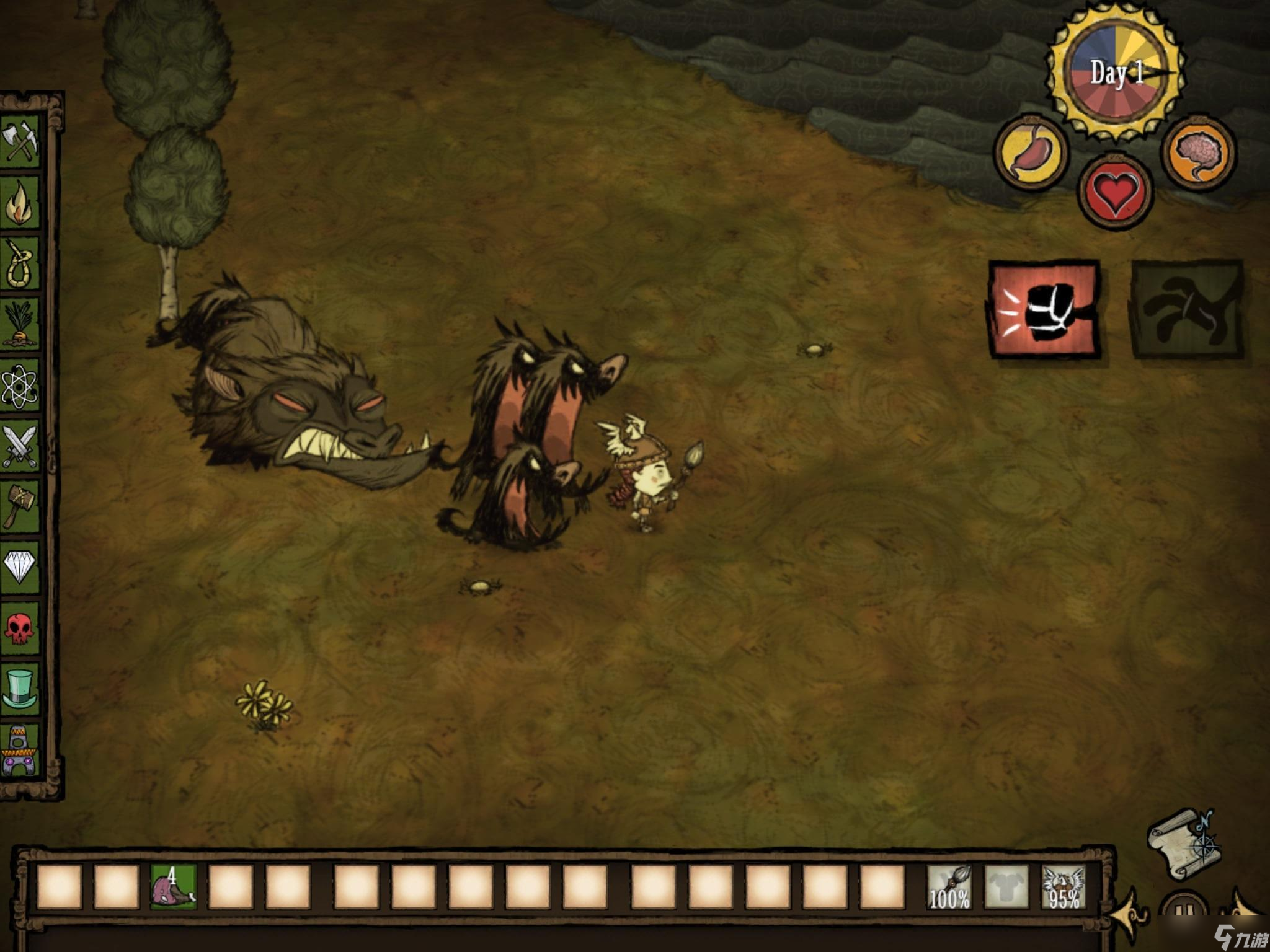Image resolution: width=1270 pixels, height=952 pixels.
Task: Open the Magic tab with red skull
Action: tap(20, 627)
